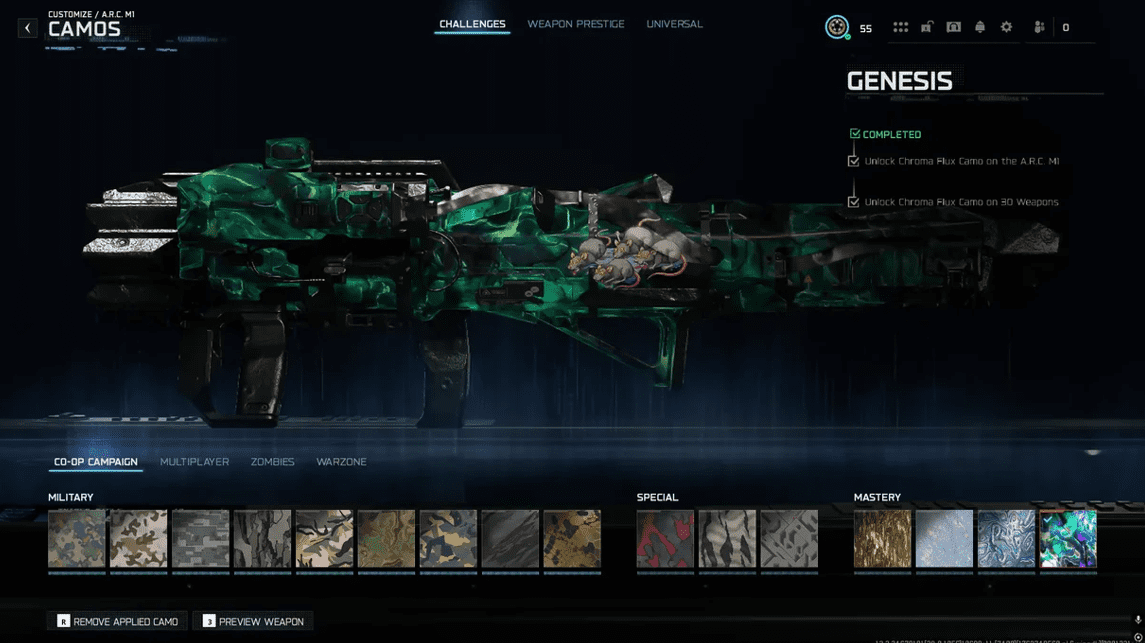The image size is (1145, 643).
Task: Open notifications via the bell icon
Action: (x=980, y=28)
